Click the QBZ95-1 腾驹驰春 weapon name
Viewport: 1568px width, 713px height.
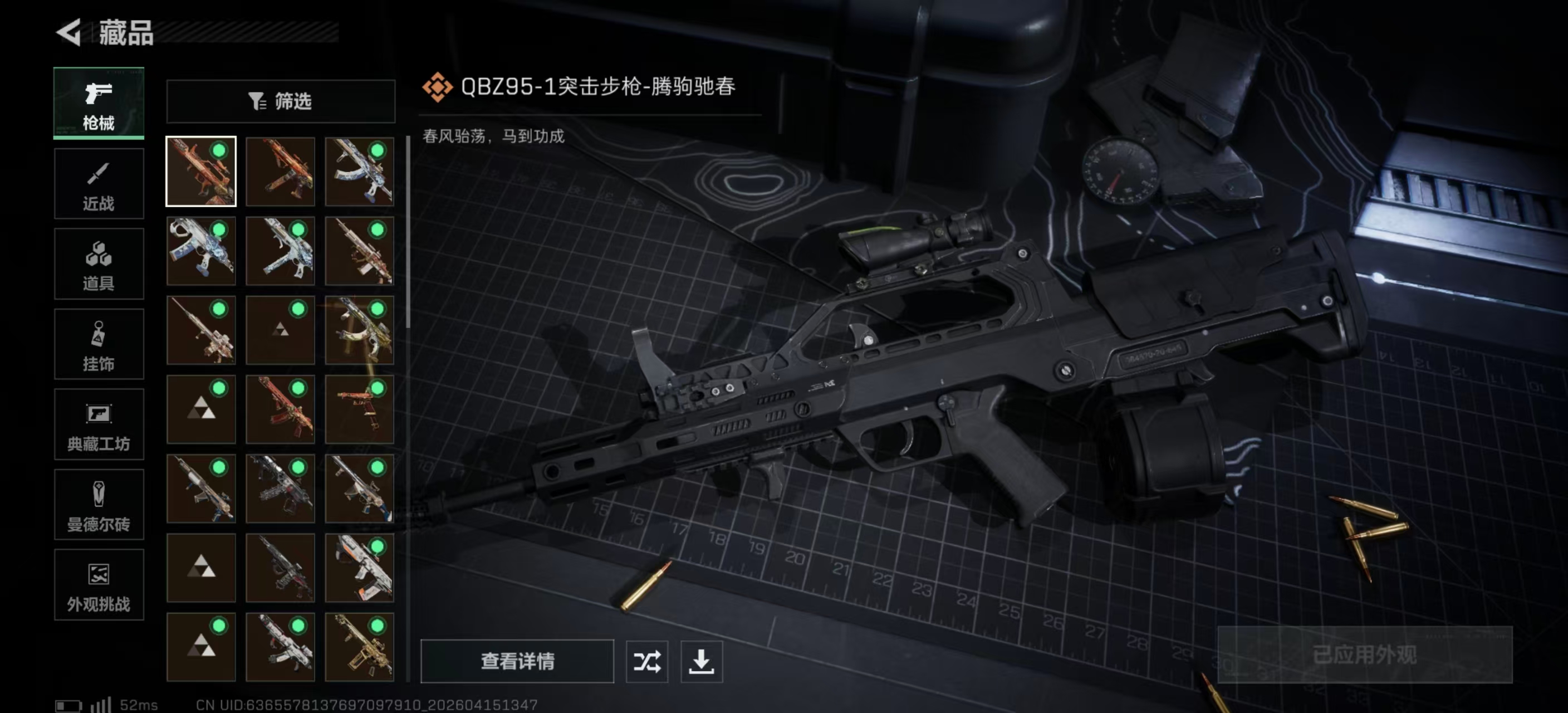click(596, 86)
